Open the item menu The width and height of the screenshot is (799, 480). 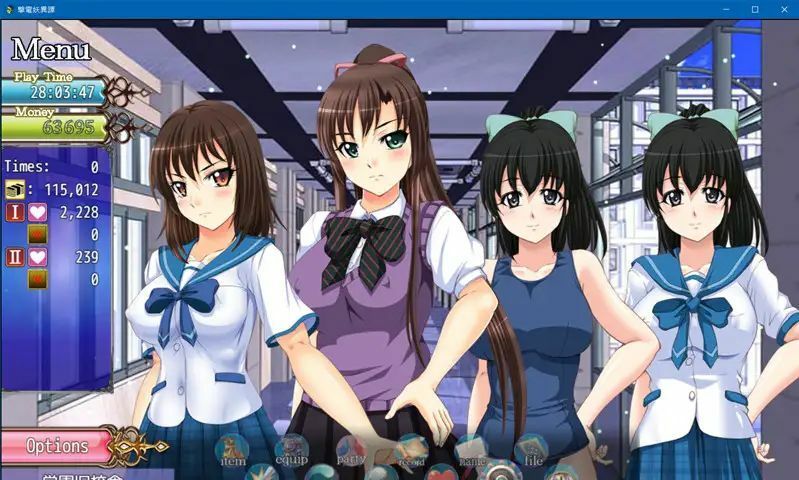233,453
